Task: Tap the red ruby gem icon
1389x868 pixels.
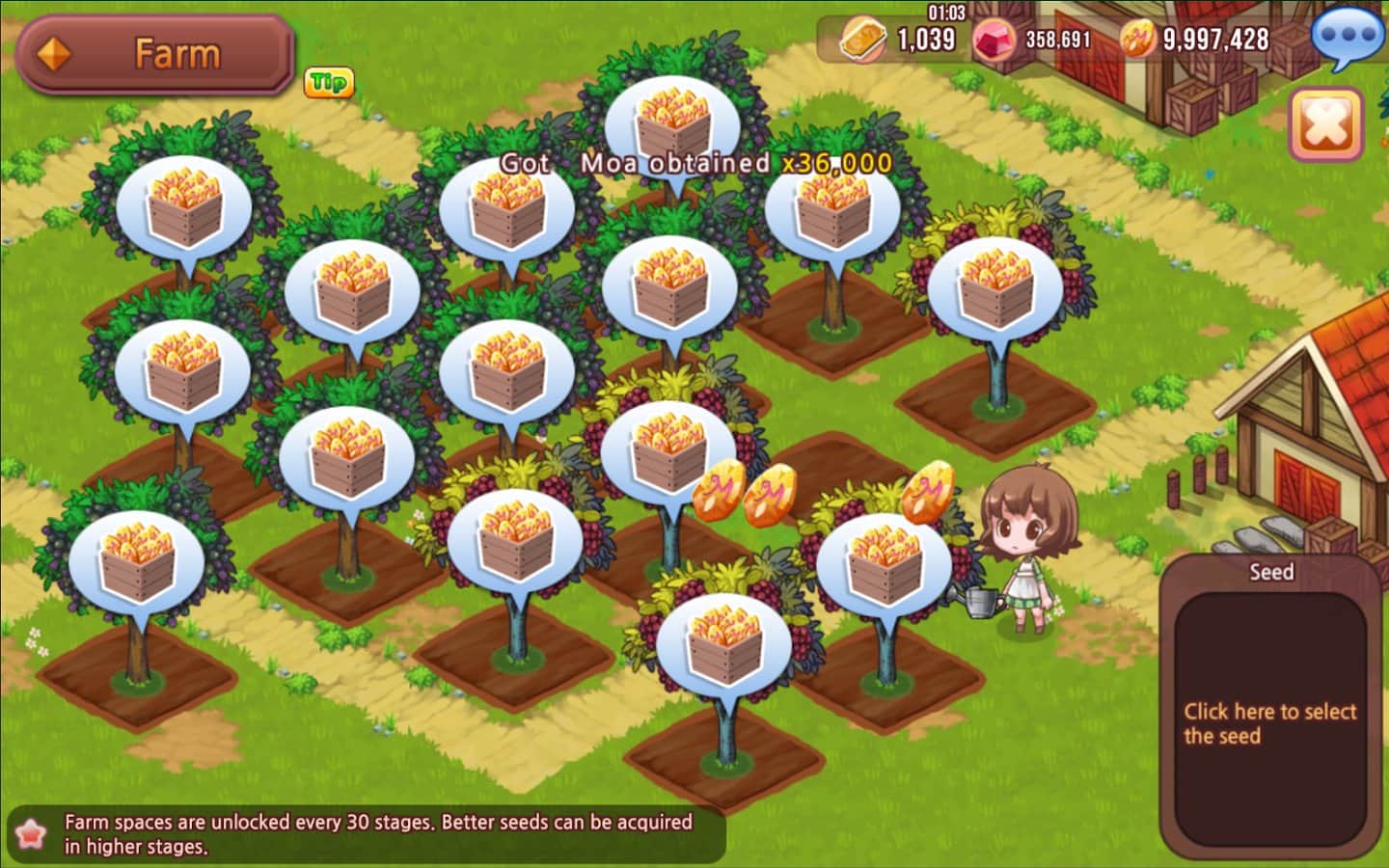Action: click(x=994, y=40)
